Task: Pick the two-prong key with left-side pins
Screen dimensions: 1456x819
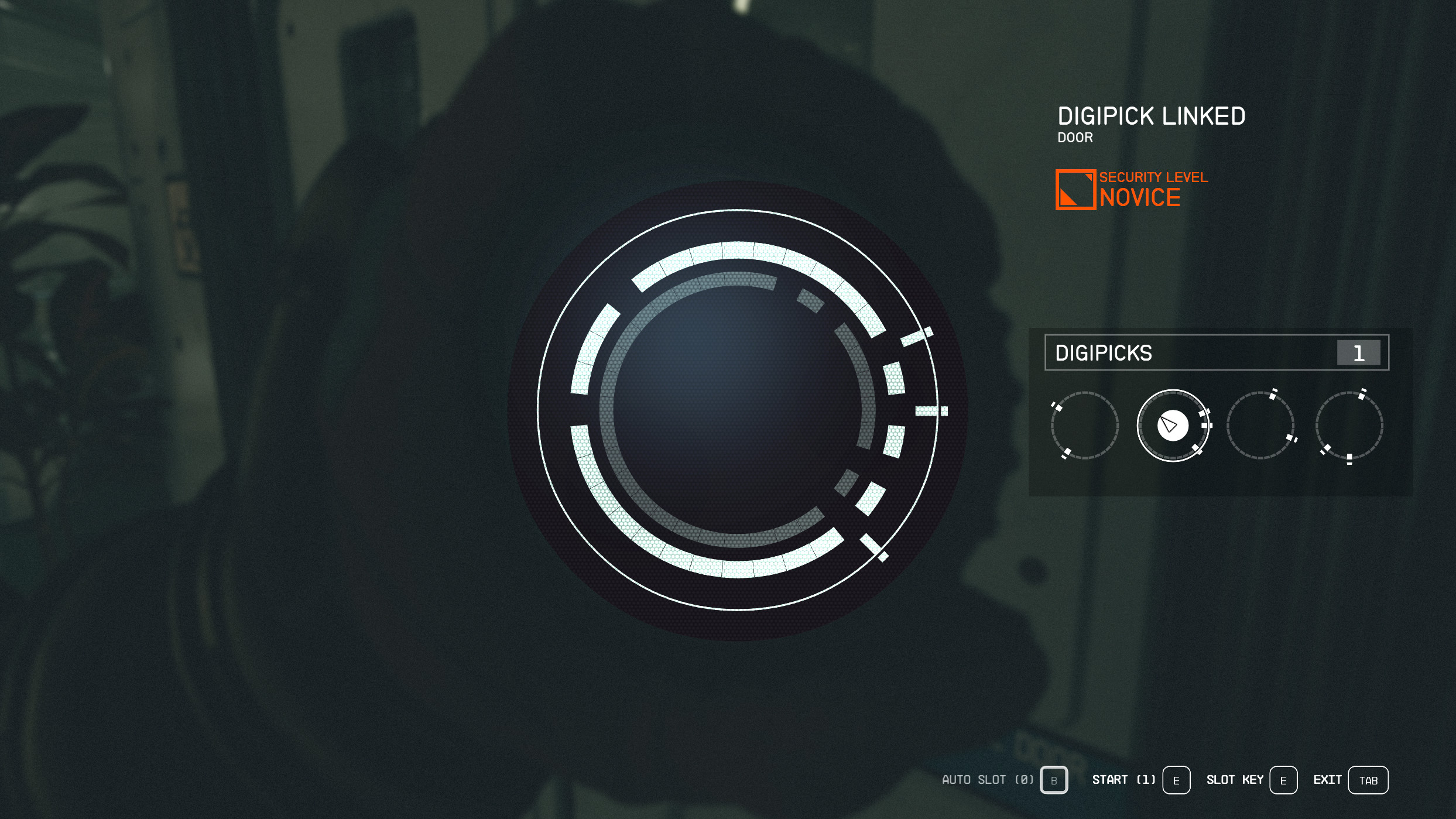Action: (1084, 426)
